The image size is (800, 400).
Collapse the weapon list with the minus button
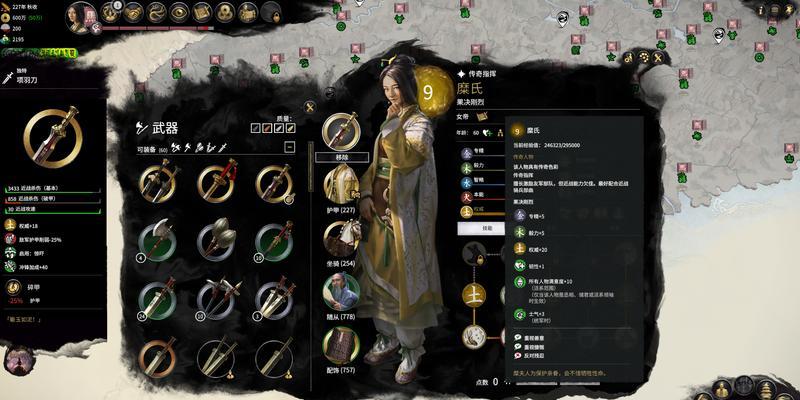290,147
